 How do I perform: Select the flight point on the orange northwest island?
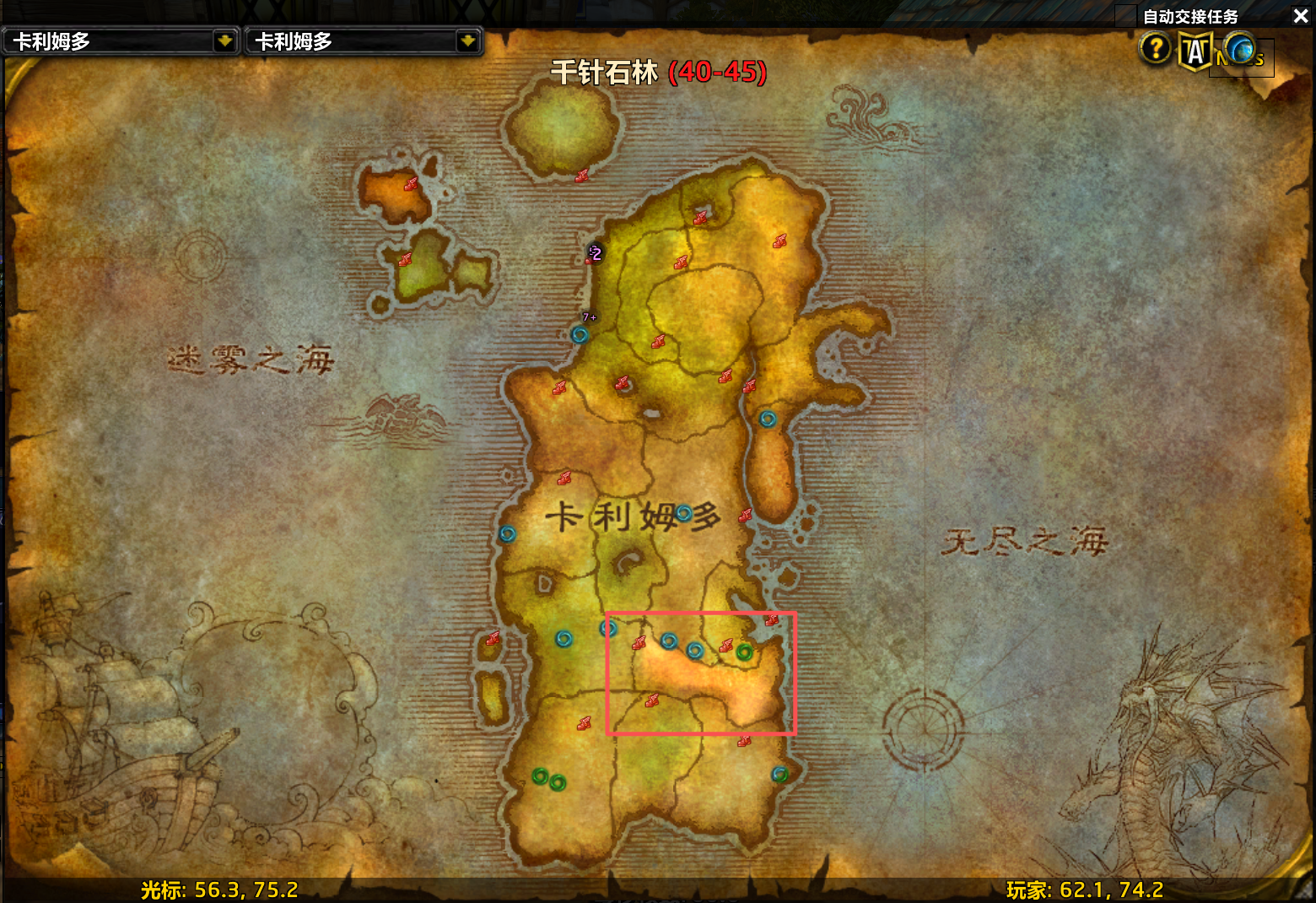[x=411, y=184]
